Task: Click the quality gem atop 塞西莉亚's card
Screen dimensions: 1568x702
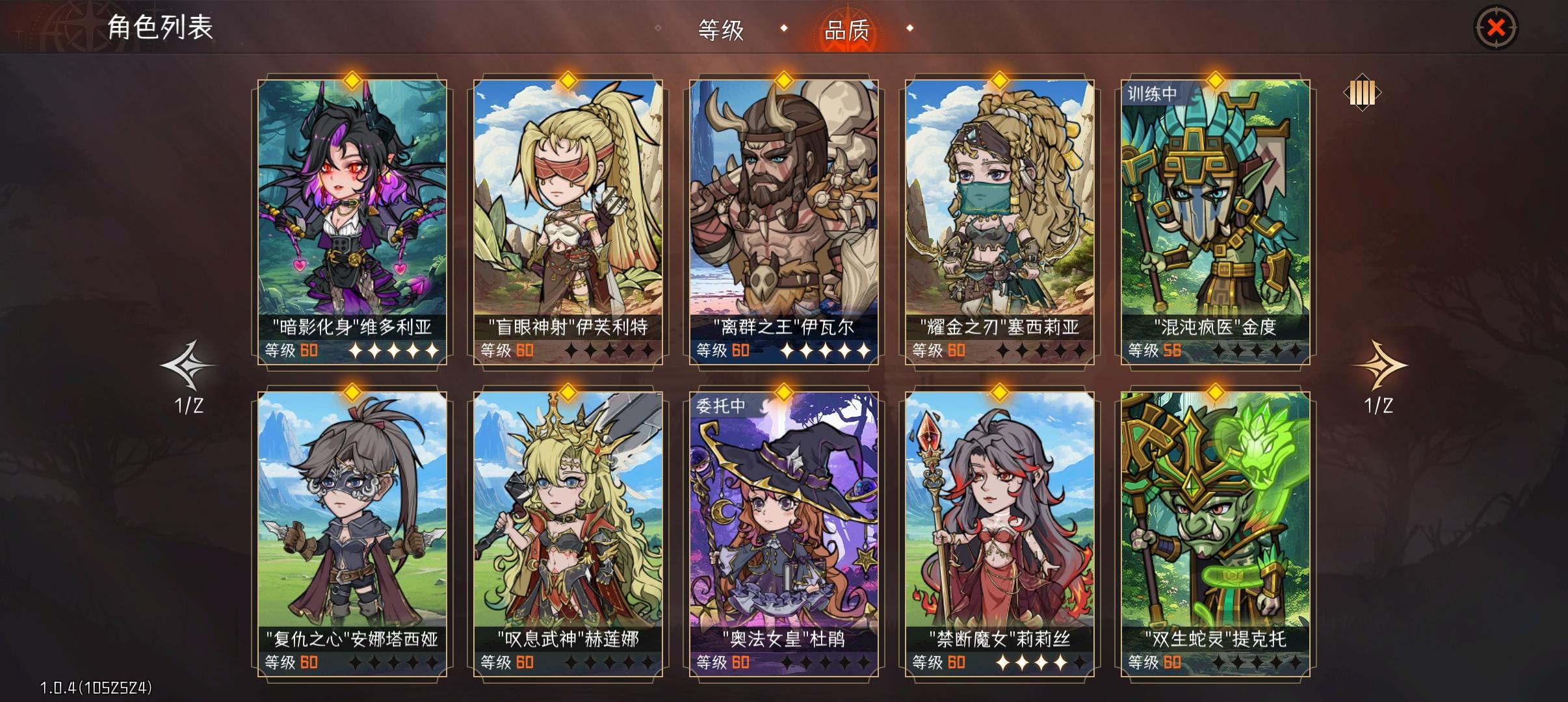Action: (x=999, y=81)
